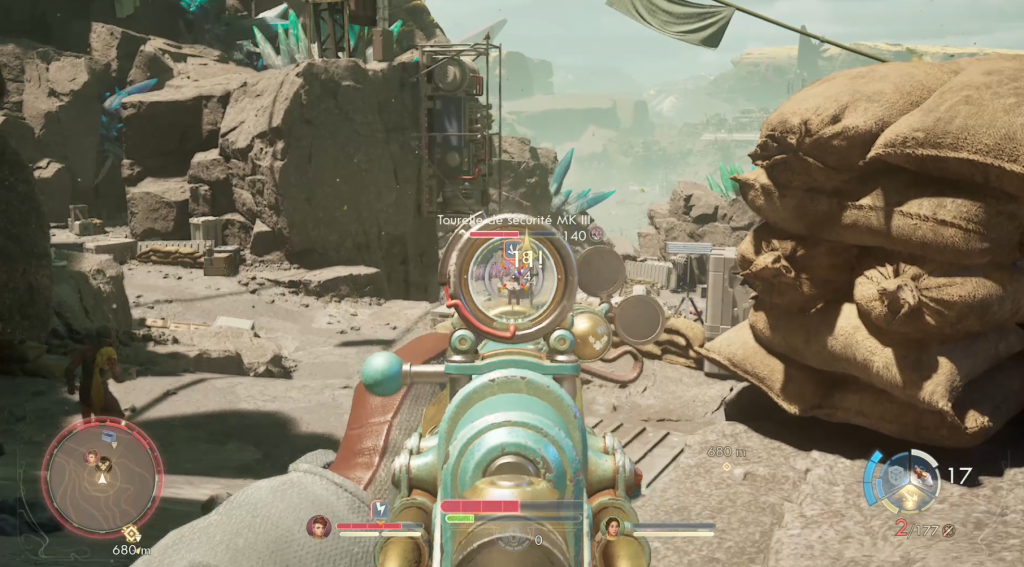Viewport: 1024px width, 567px height.
Task: Open the circular minimap
Action: click(x=102, y=474)
